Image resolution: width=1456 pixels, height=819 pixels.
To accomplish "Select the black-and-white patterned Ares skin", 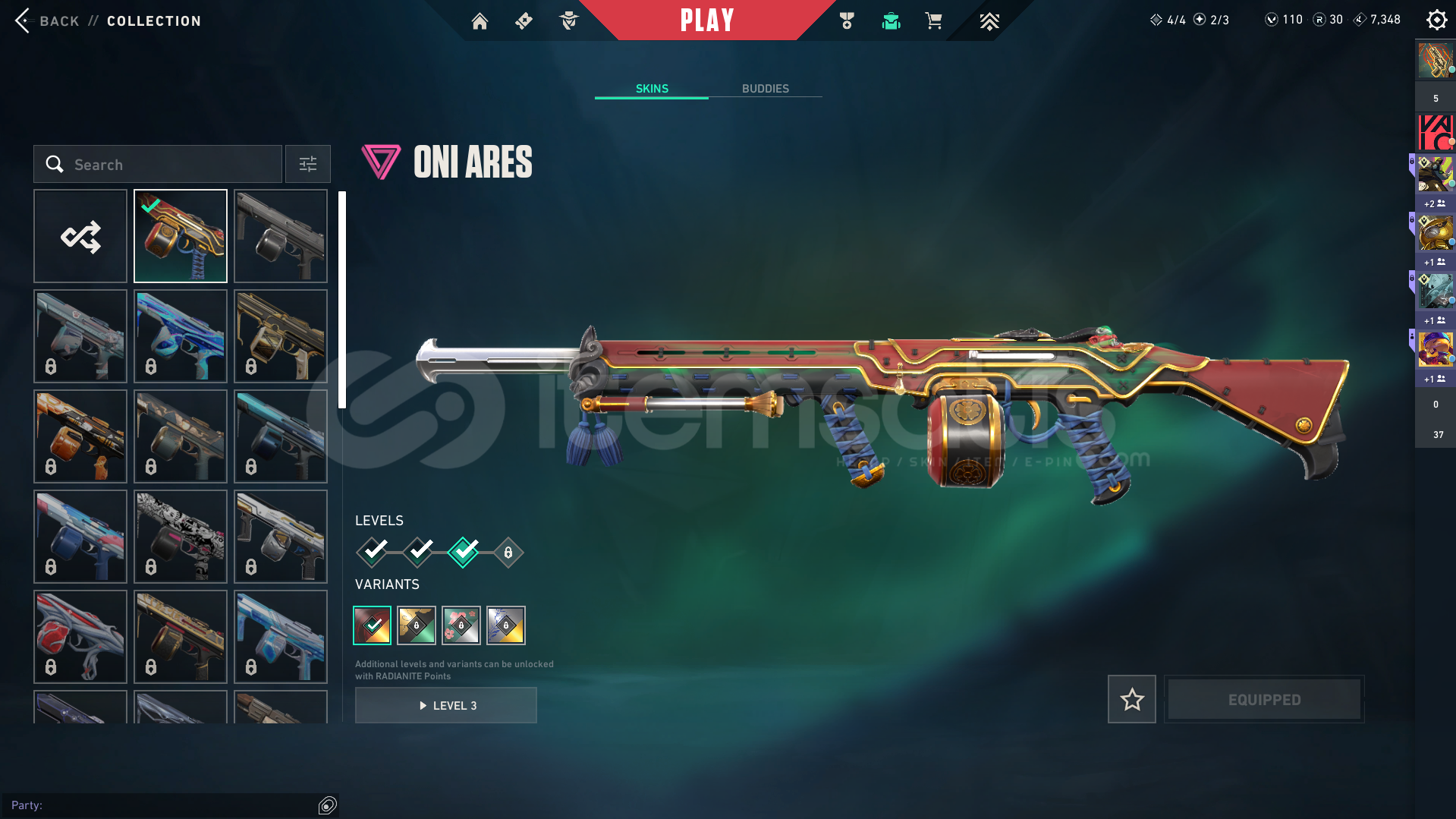I will (x=181, y=537).
